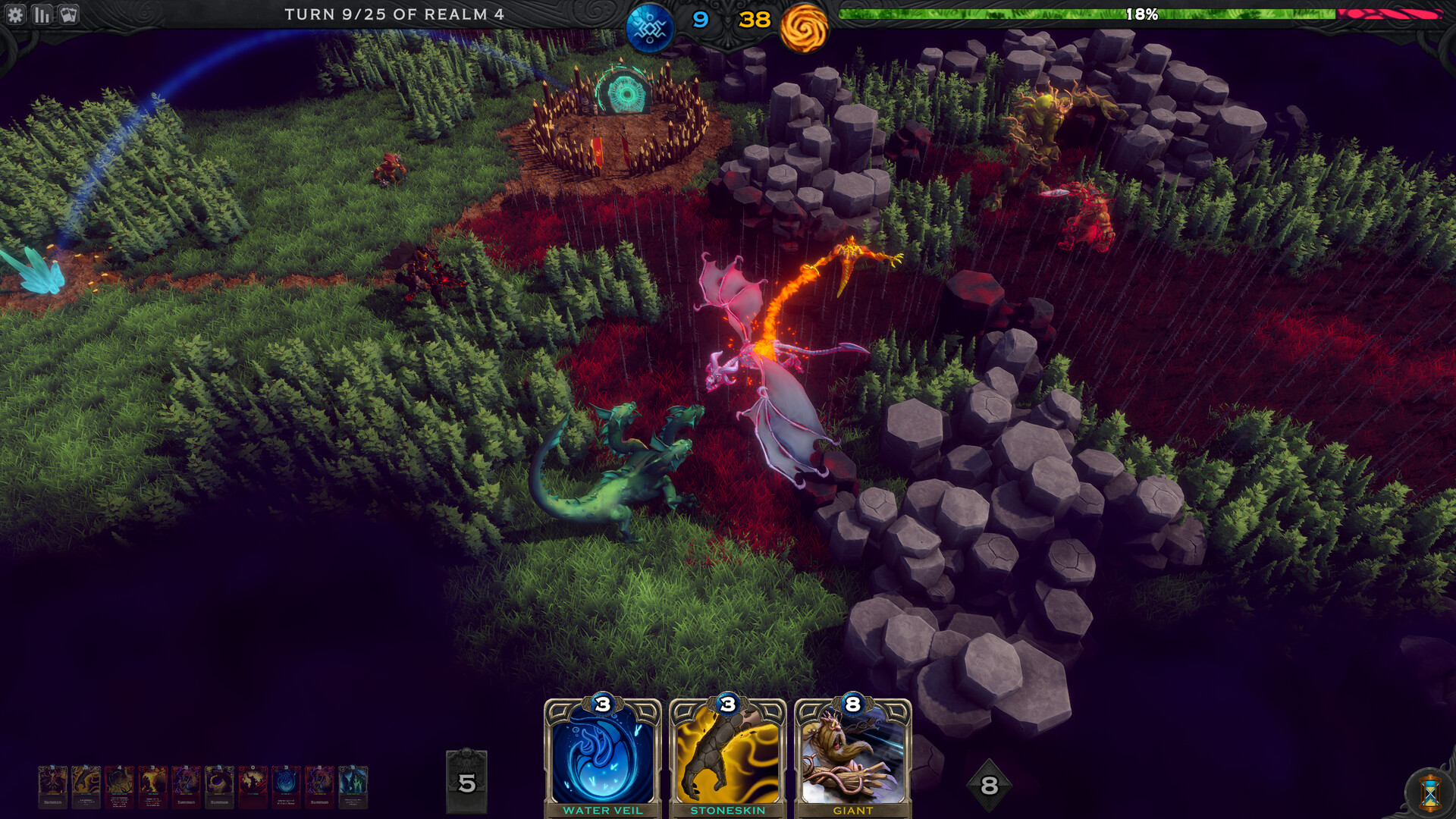Click the hourglass end-turn icon
The height and width of the screenshot is (819, 1456).
coord(1429,792)
